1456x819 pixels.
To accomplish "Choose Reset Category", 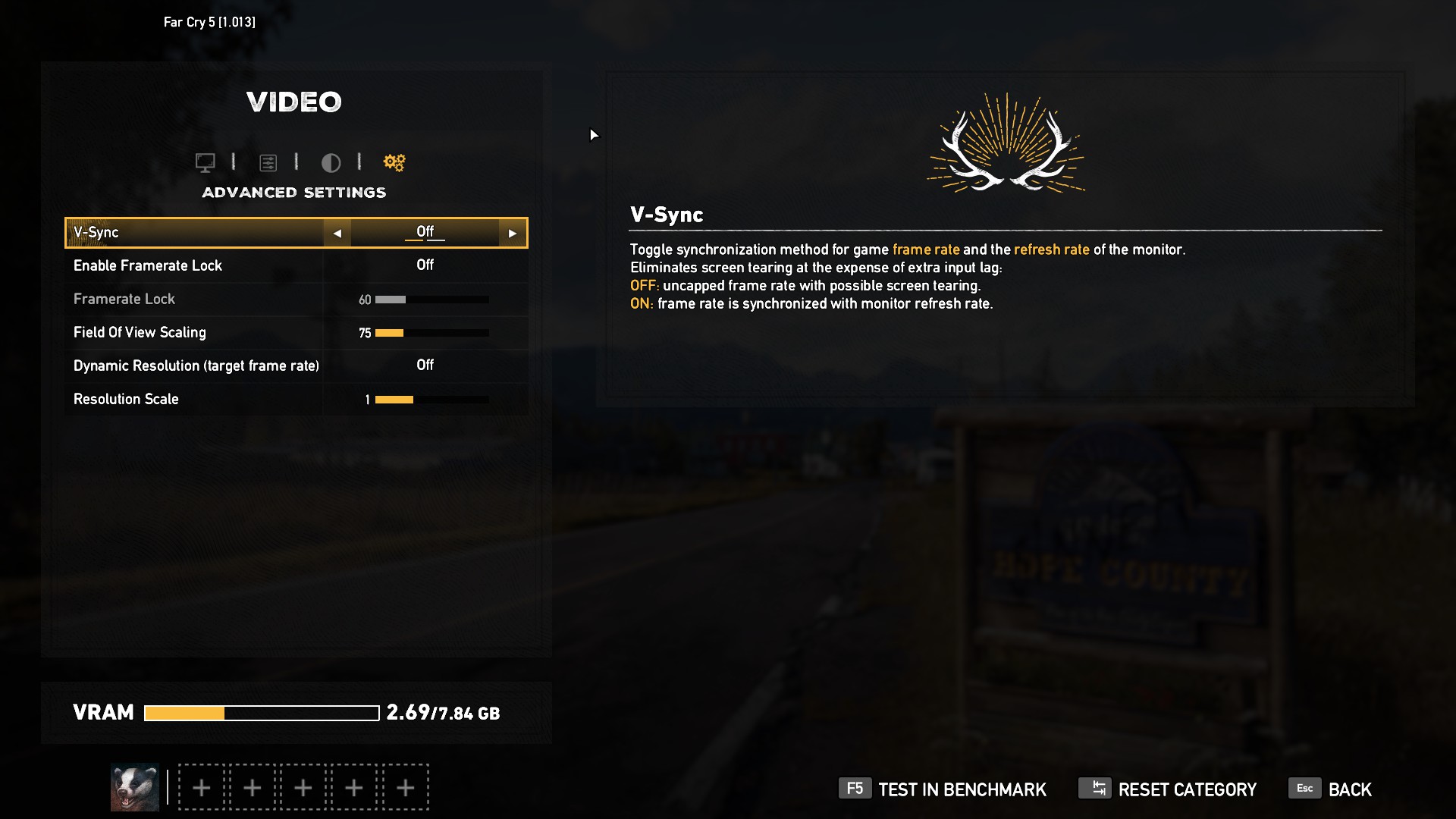I will click(x=1168, y=789).
